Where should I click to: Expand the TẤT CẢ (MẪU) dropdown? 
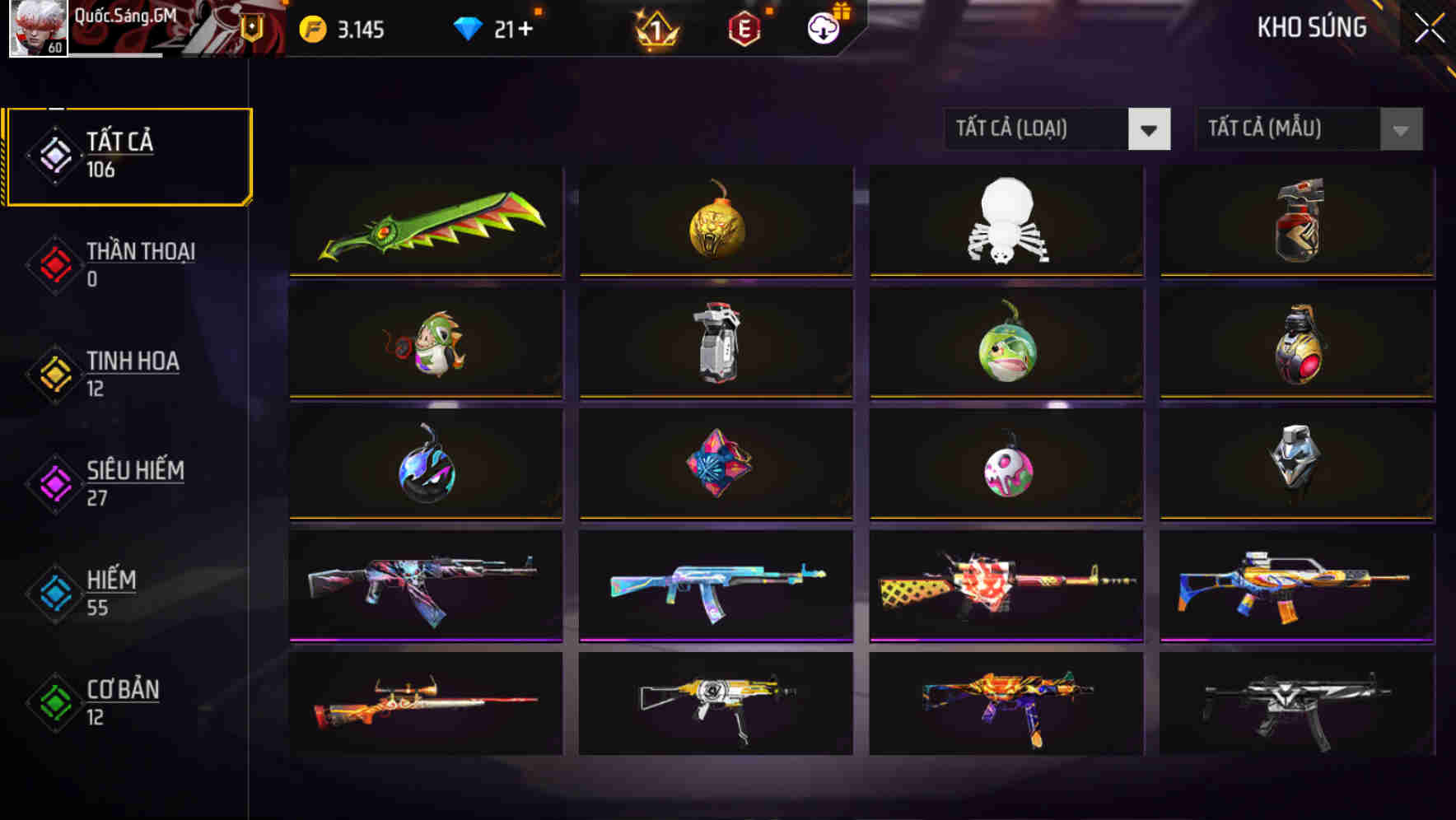(x=1289, y=129)
